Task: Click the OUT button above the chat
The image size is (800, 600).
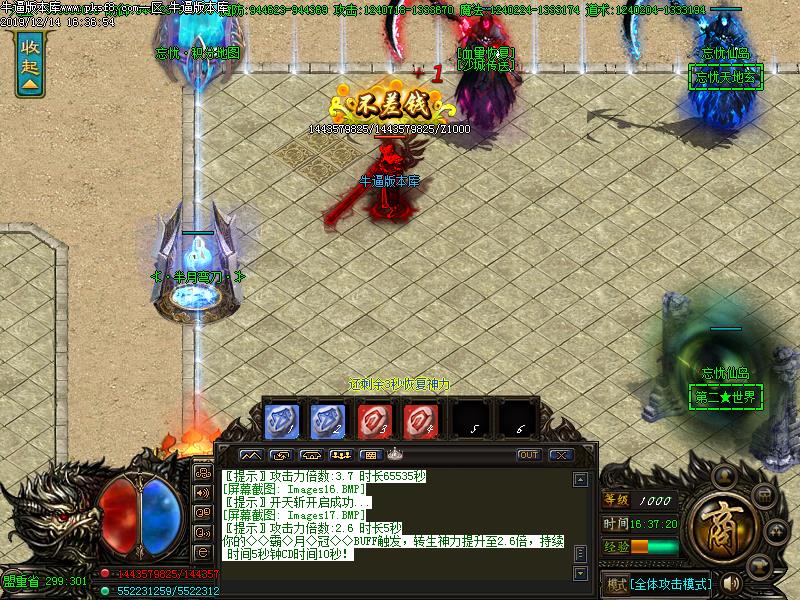Action: coord(528,455)
